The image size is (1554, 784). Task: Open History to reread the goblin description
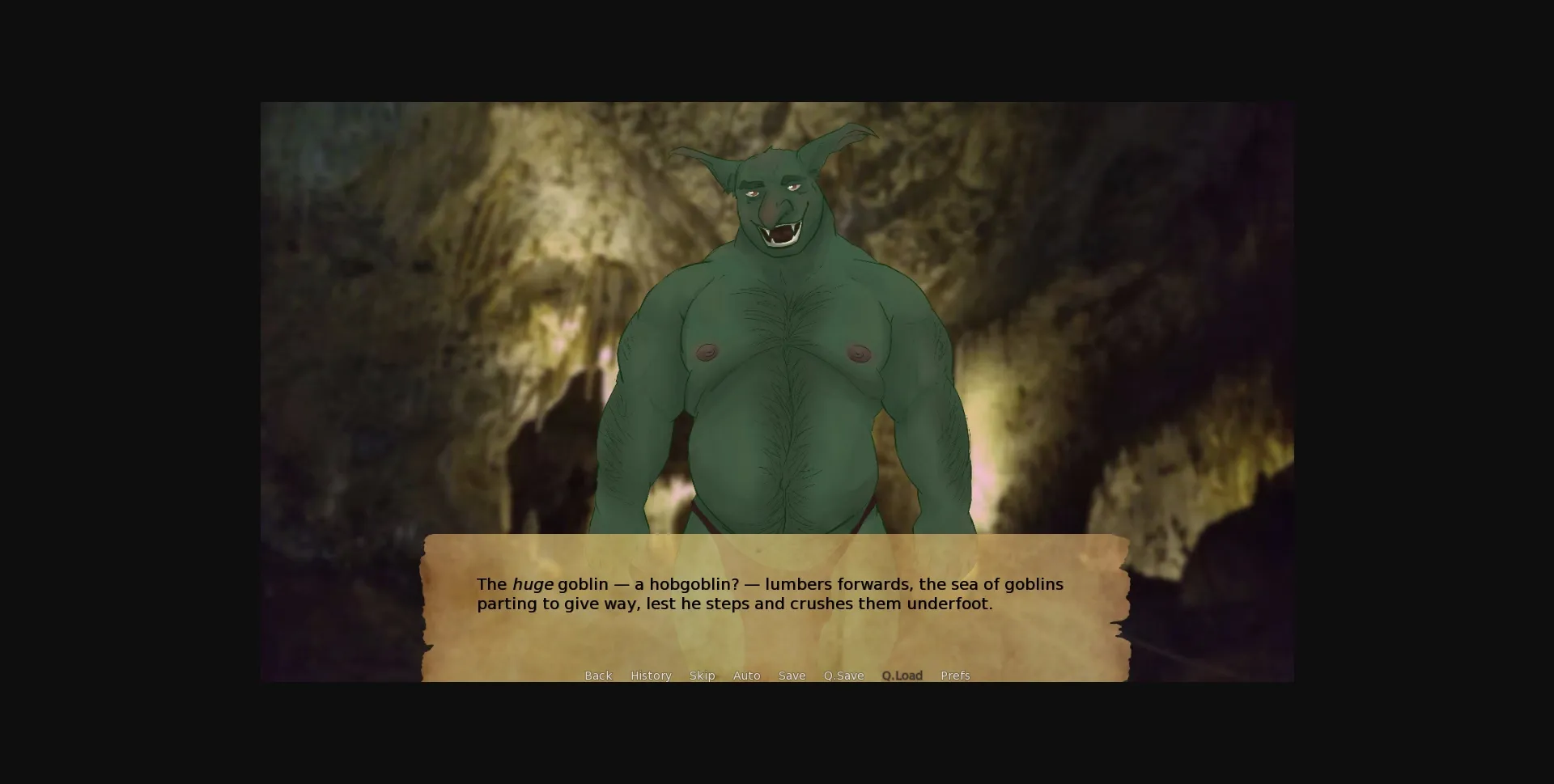650,675
